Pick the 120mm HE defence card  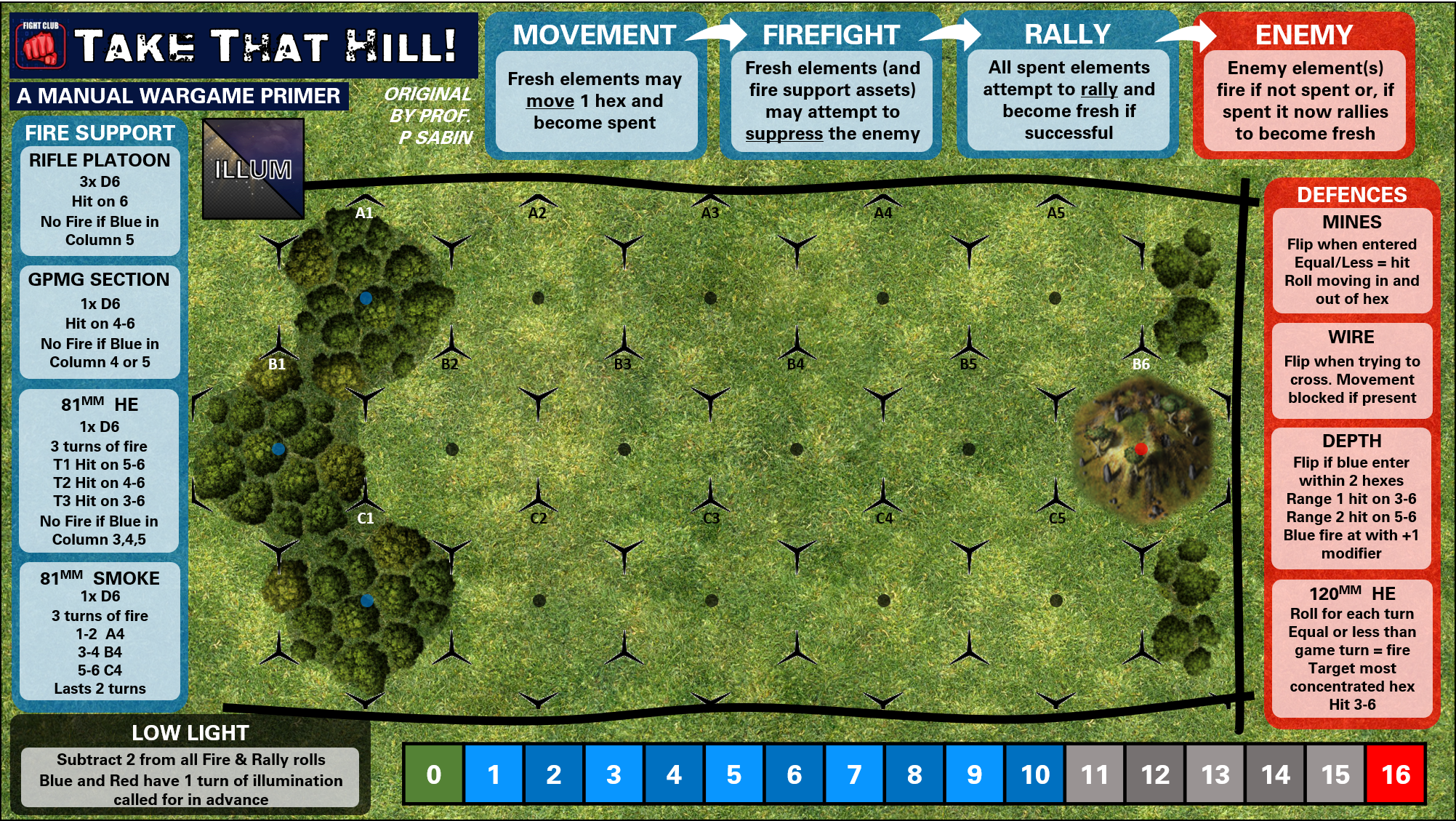pos(1352,649)
